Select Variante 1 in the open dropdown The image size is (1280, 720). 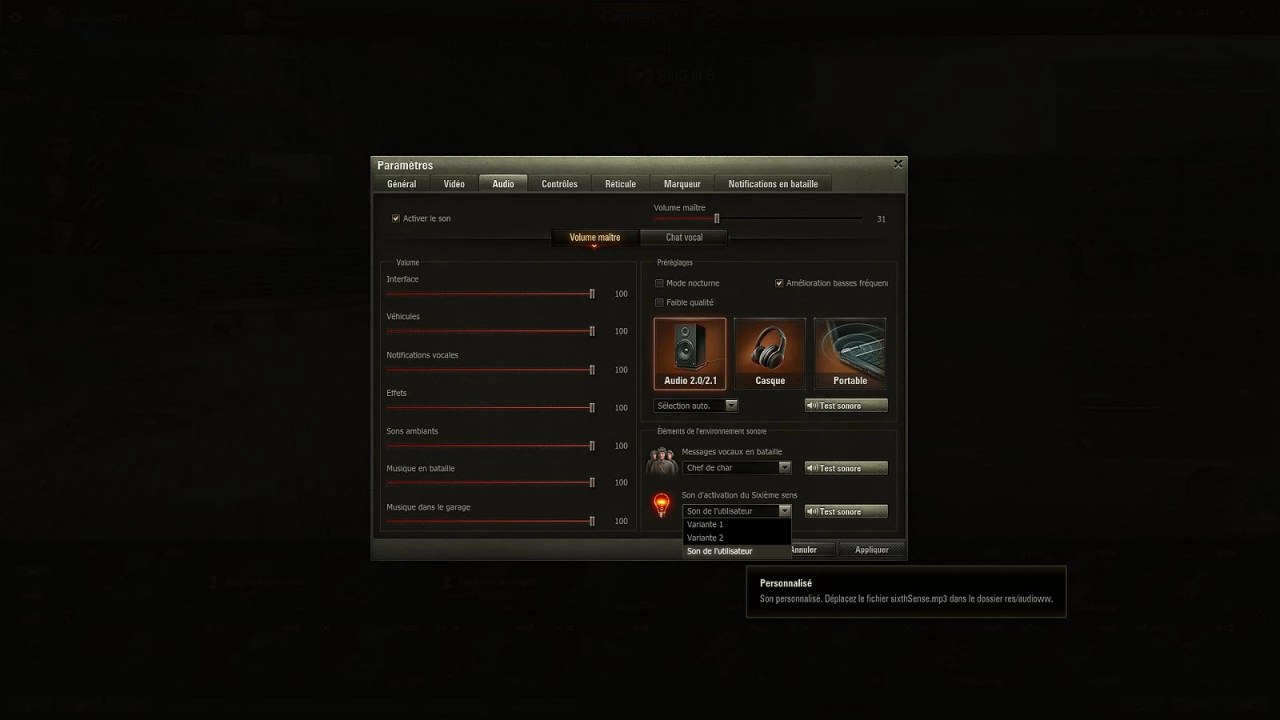[x=706, y=524]
